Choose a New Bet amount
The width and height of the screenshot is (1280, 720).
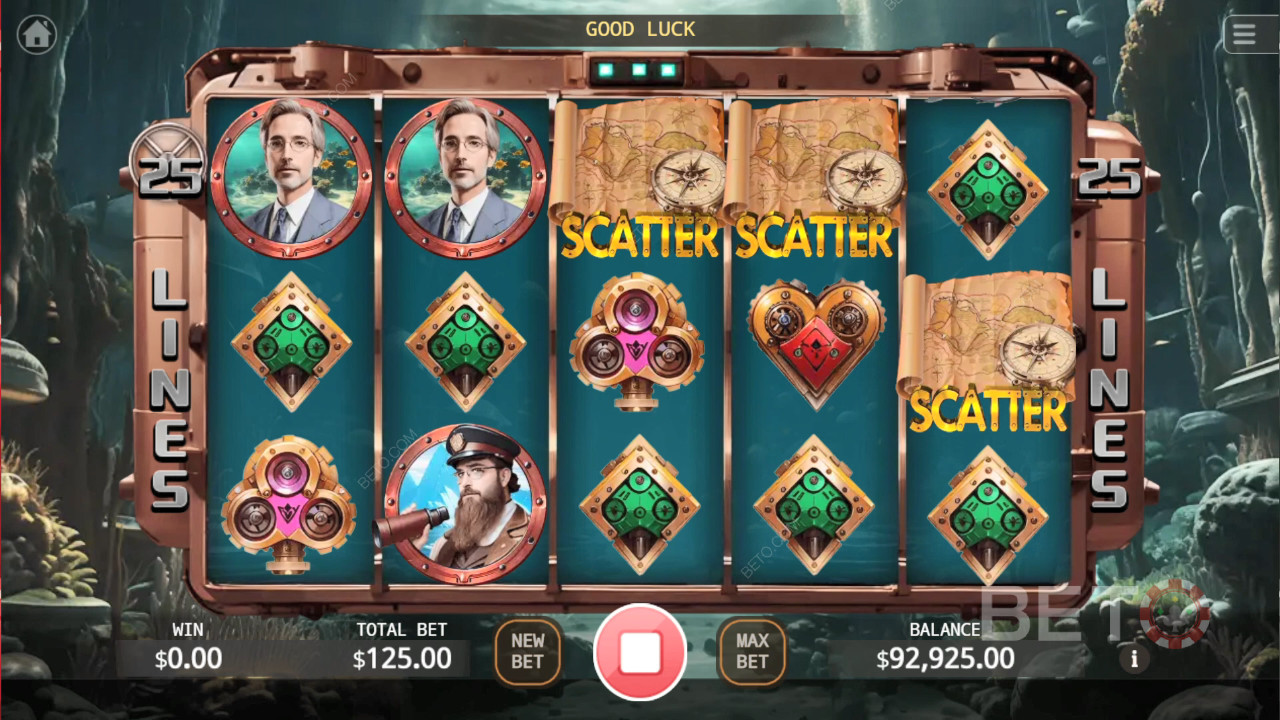[527, 651]
